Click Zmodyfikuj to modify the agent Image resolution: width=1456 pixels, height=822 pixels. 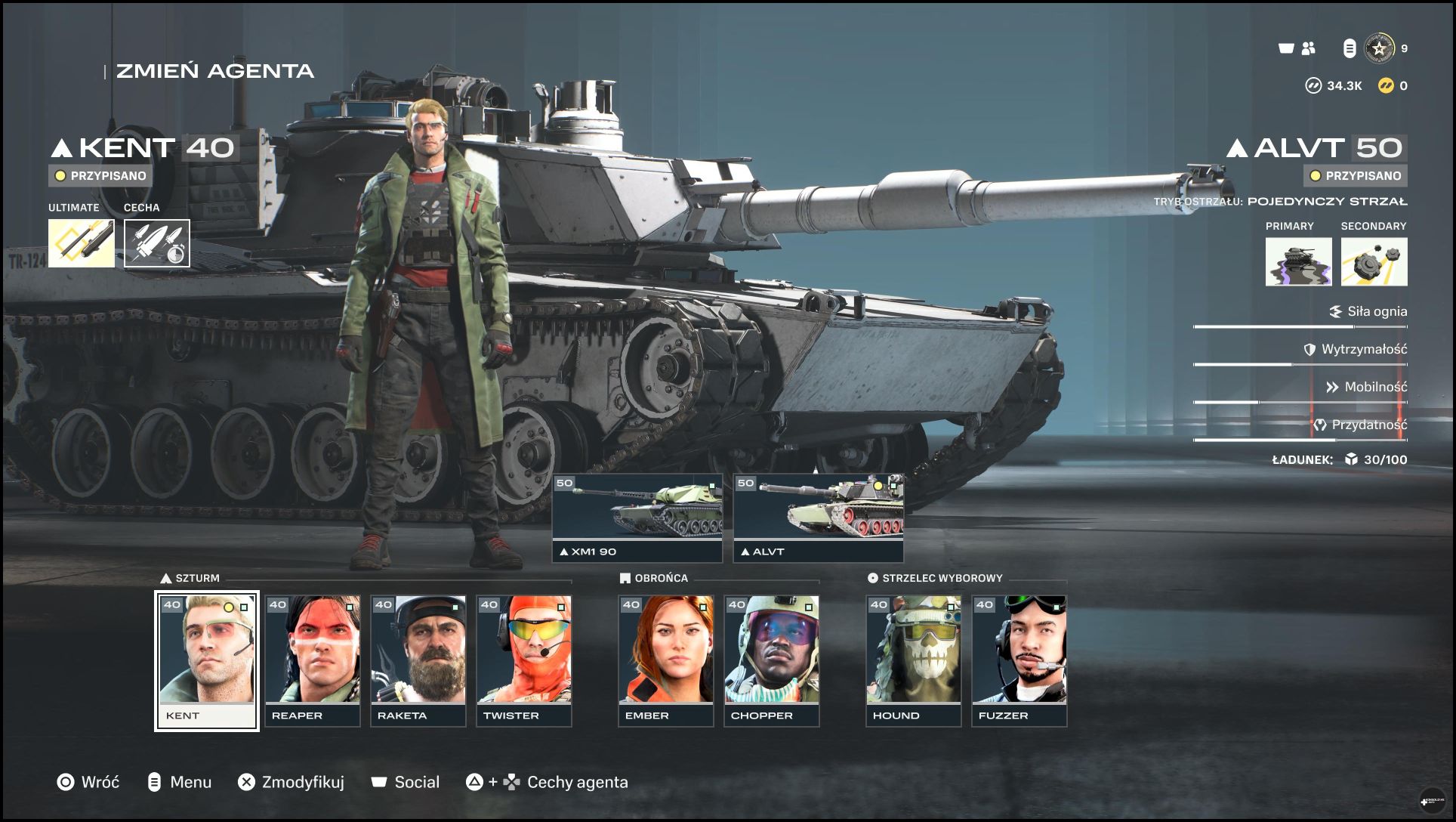coord(292,782)
